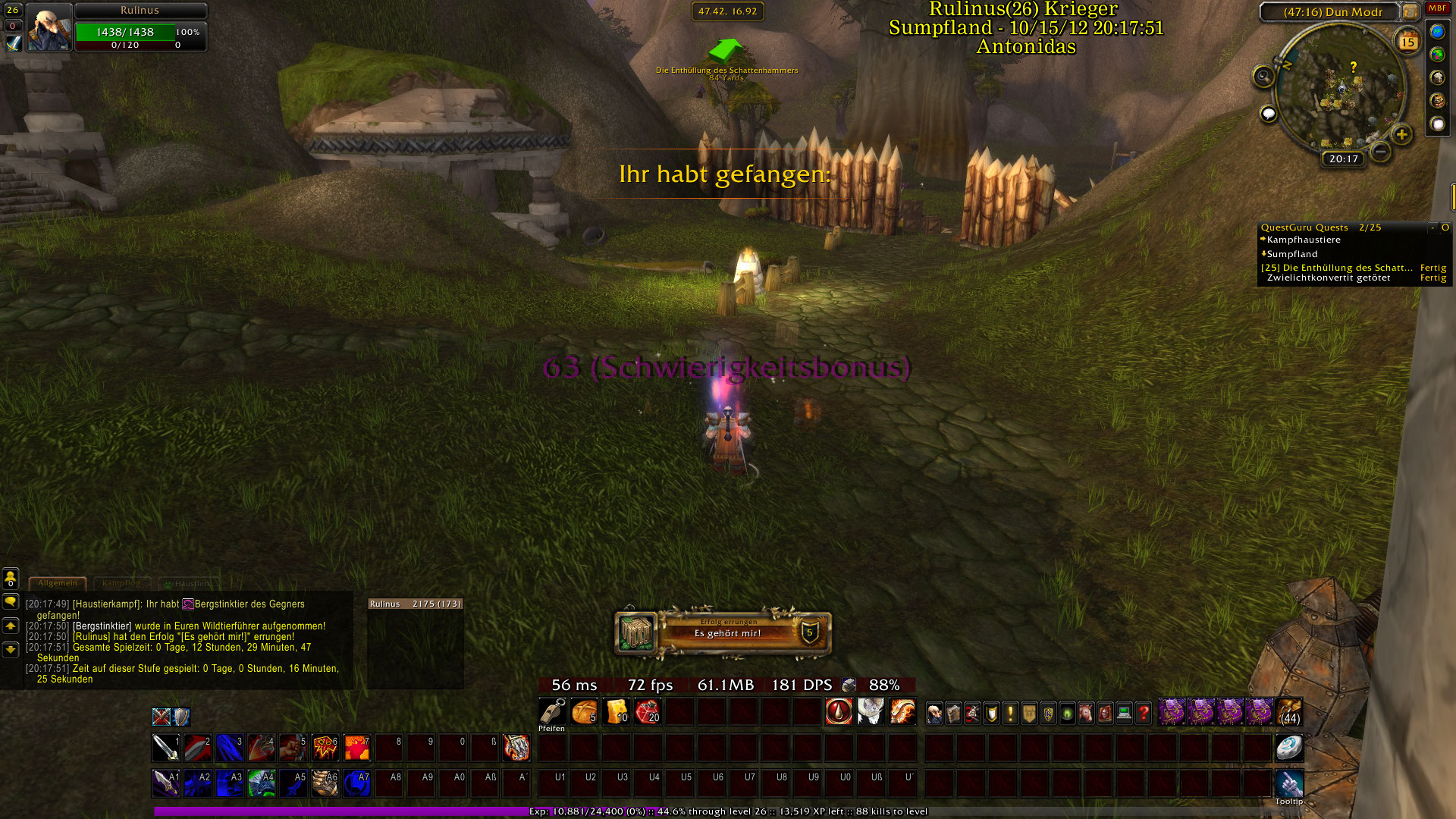
Task: Open the red question mark help button
Action: coord(1144,713)
